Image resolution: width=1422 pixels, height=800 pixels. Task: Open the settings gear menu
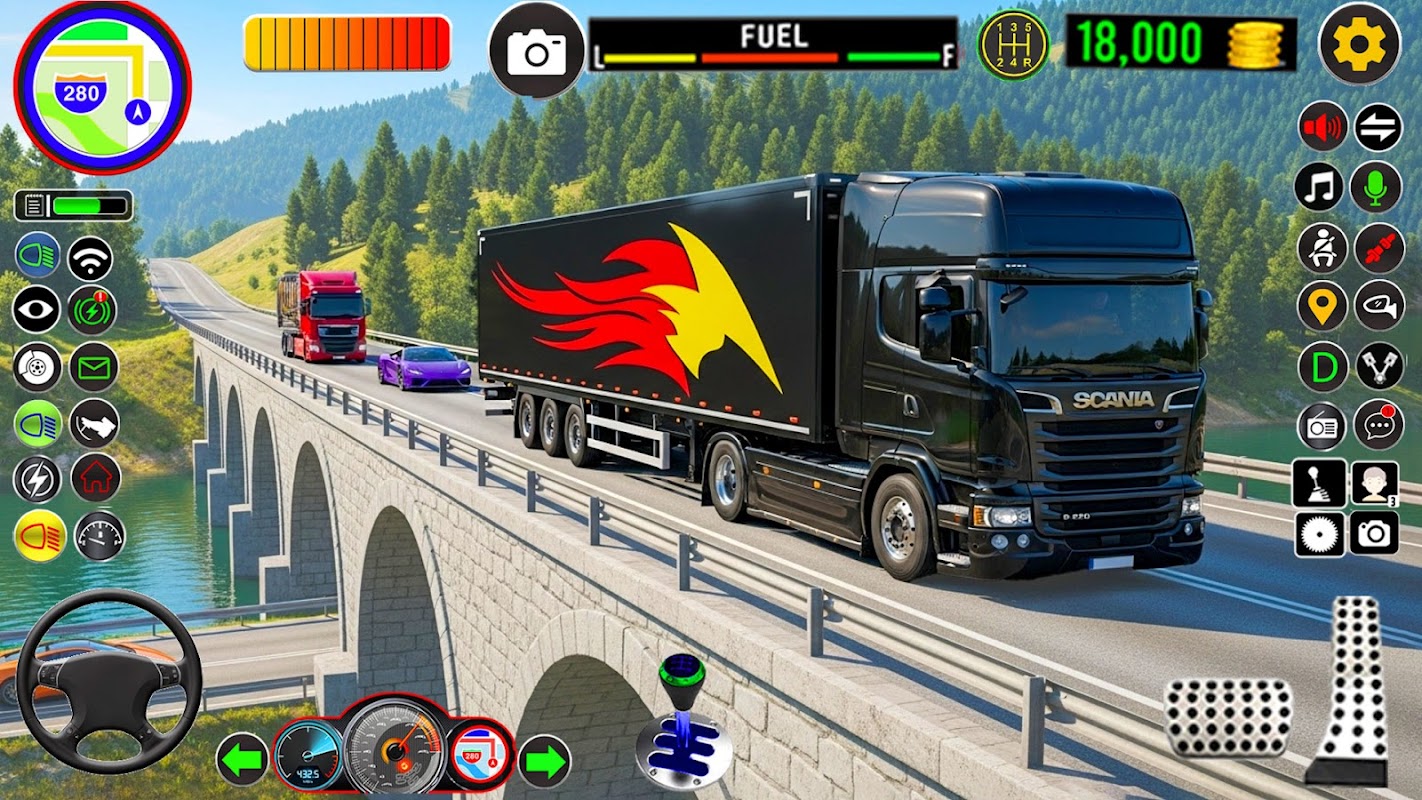pos(1359,45)
